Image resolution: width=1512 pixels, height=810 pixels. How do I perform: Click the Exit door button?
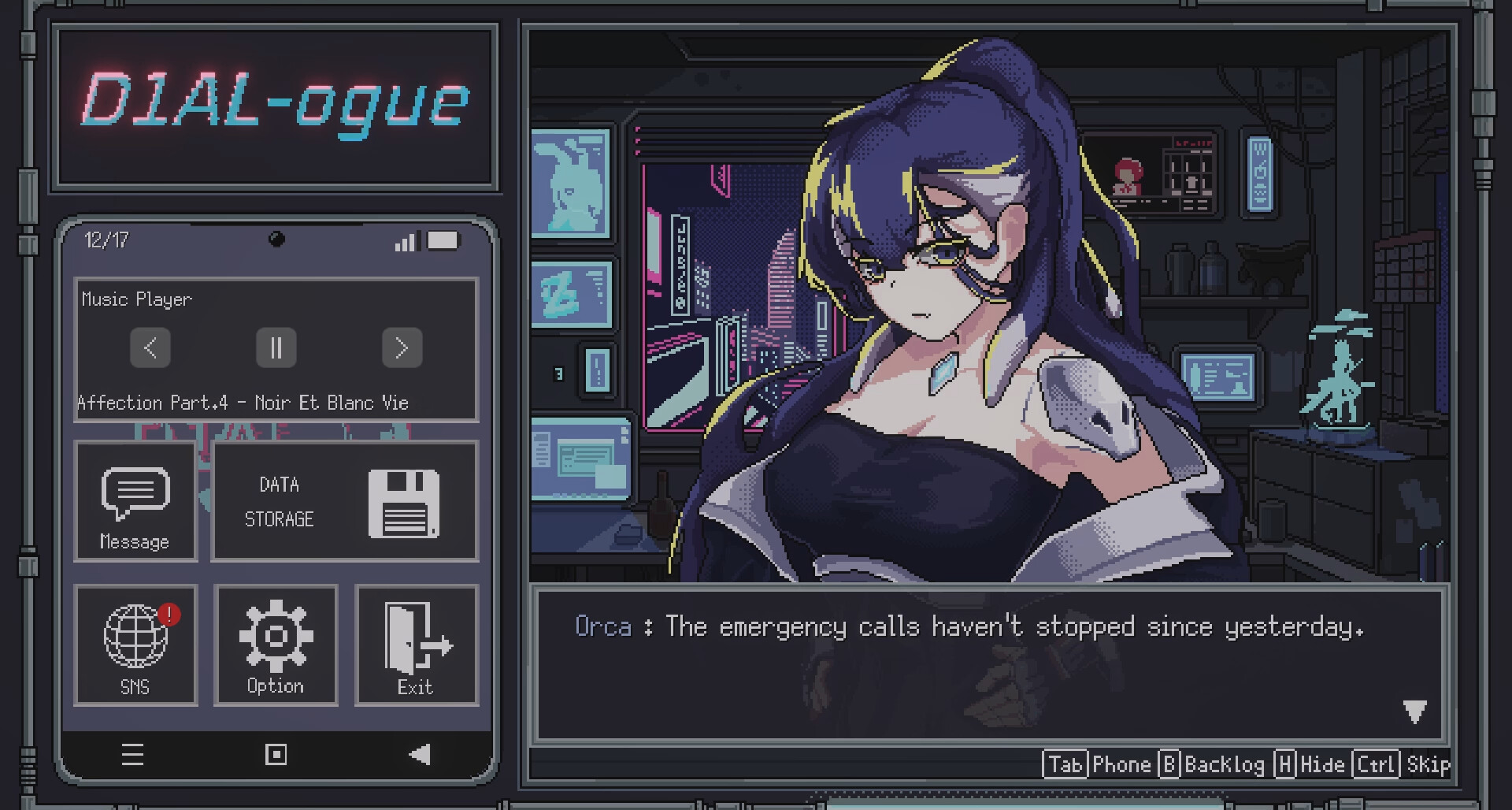click(x=417, y=645)
